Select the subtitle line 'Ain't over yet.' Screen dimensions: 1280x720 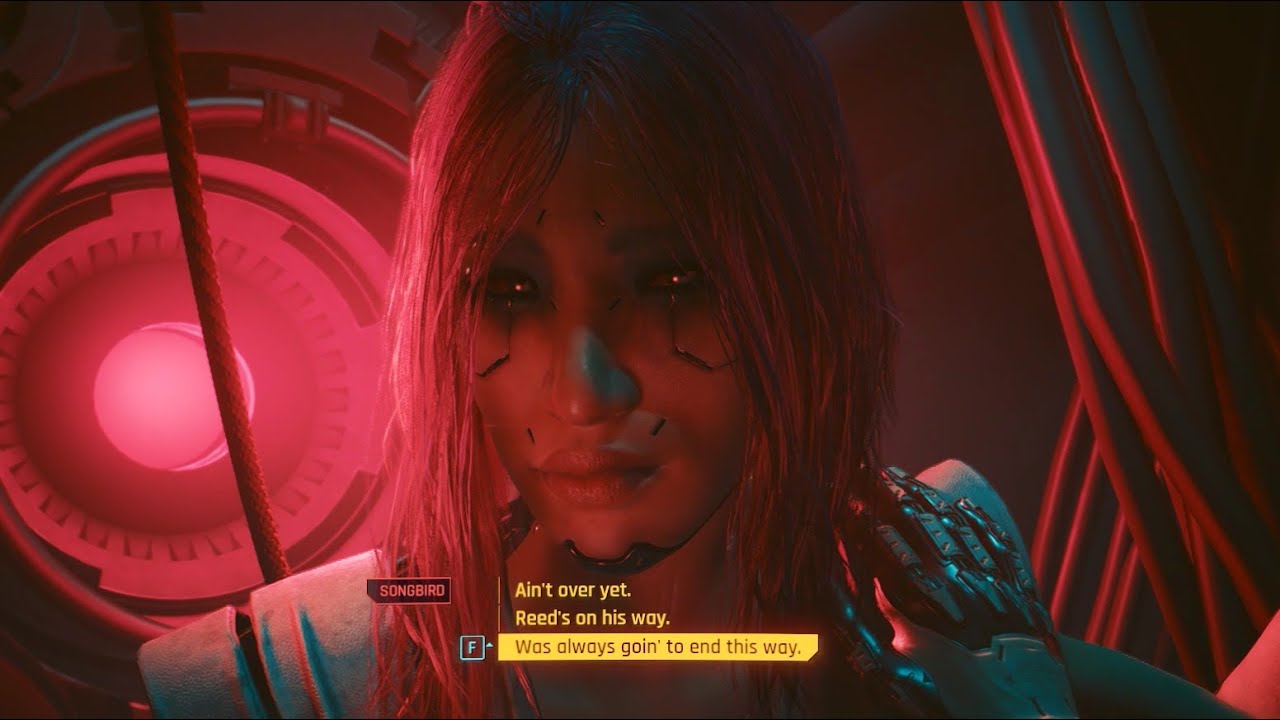575,589
